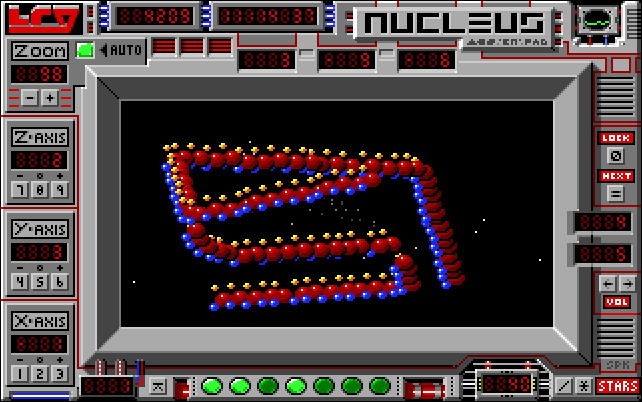
Task: Click the Zoom plus button
Action: pos(49,97)
